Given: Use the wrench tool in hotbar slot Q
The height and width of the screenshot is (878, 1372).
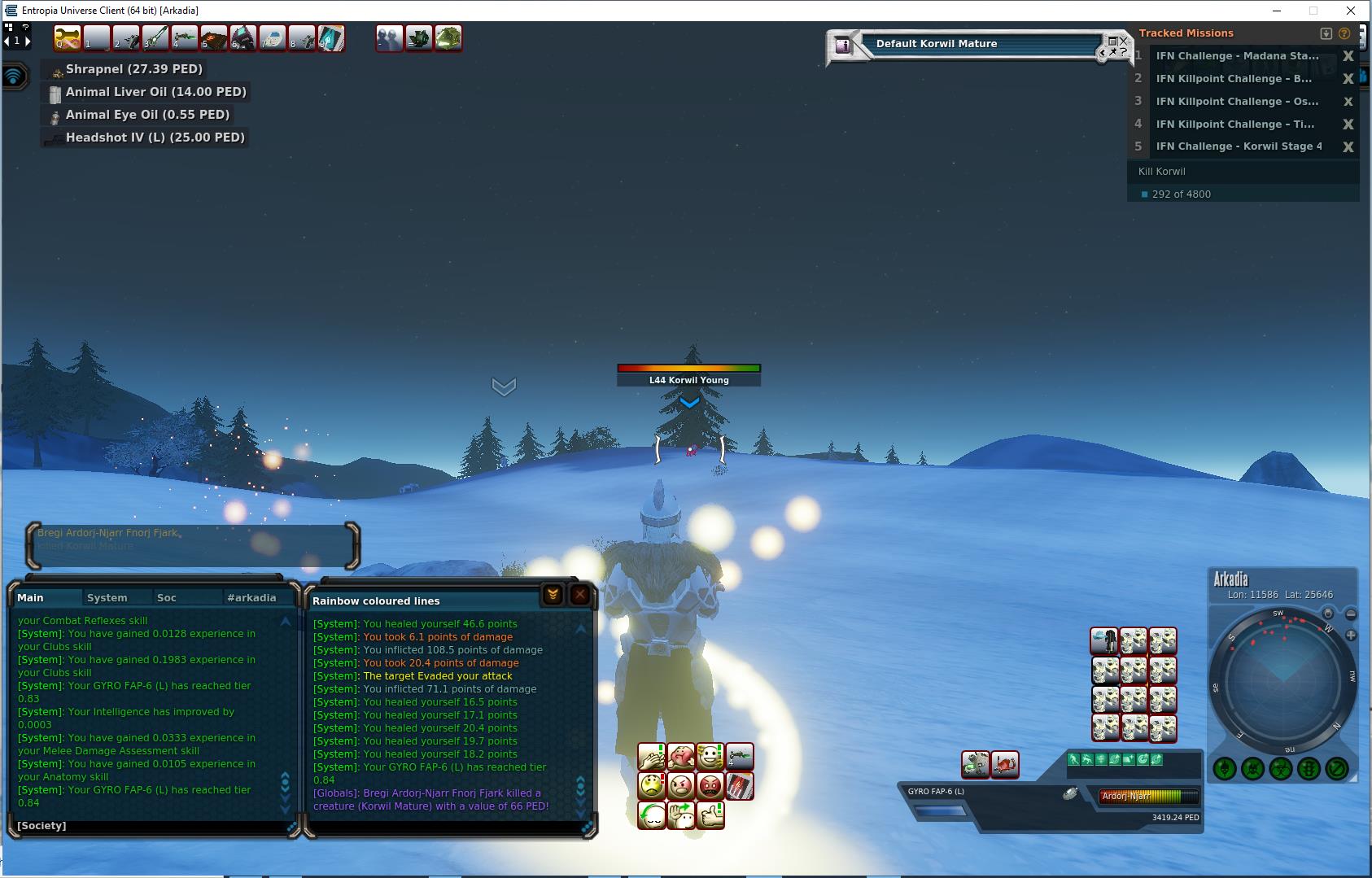Looking at the screenshot, I should click(x=68, y=38).
